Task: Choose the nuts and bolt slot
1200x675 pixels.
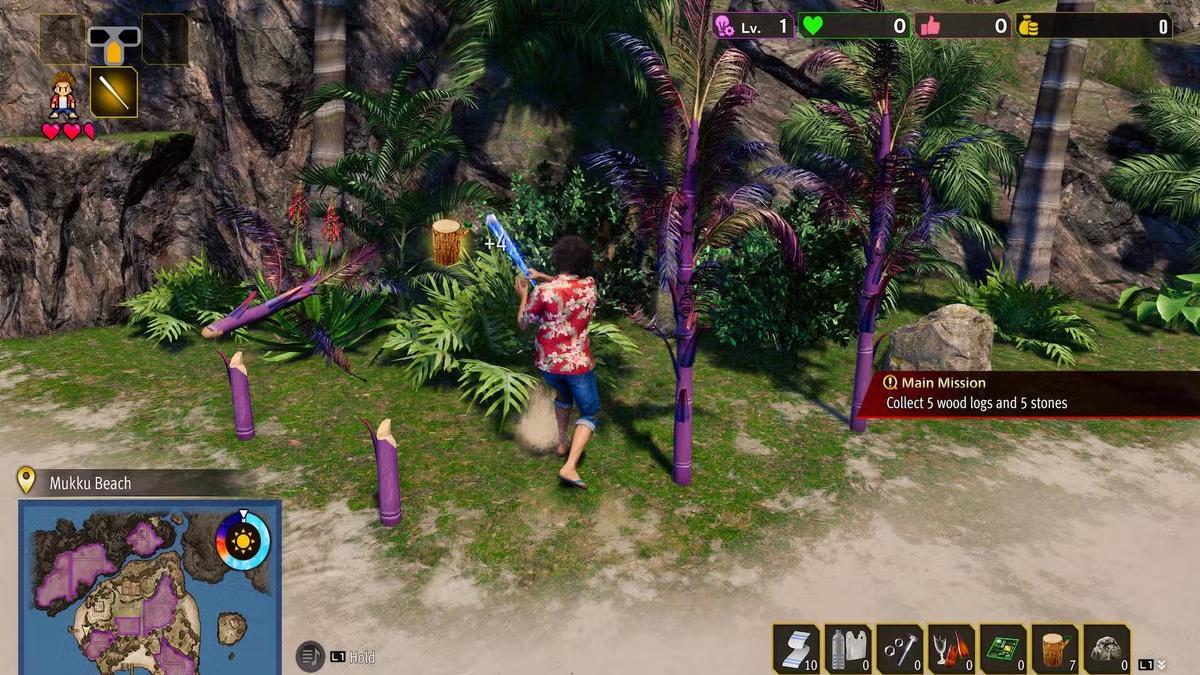Action: 900,648
